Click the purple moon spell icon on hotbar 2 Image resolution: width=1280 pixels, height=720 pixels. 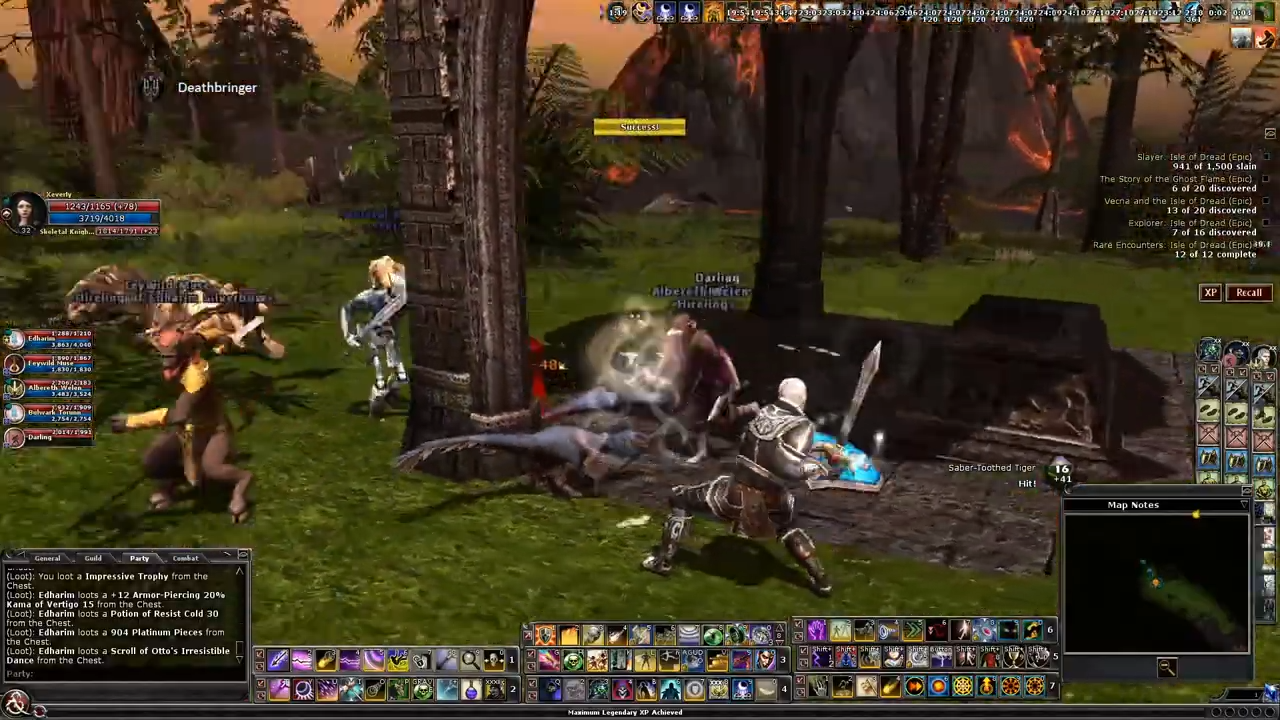(x=302, y=687)
